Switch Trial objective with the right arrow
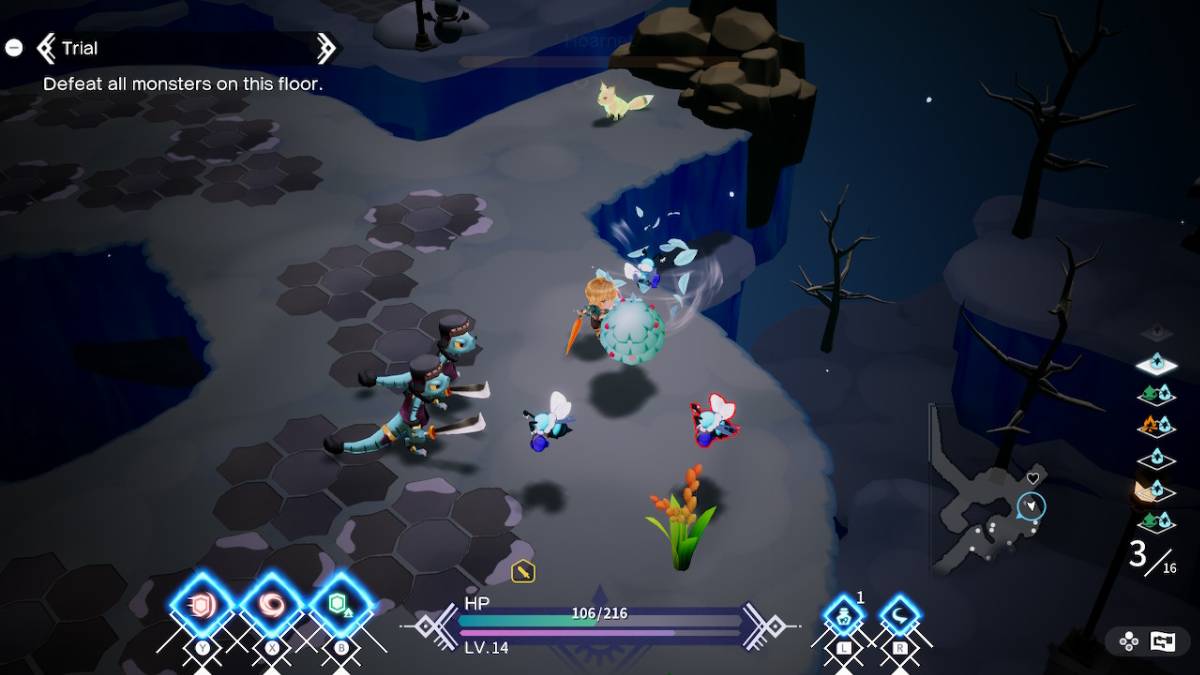This screenshot has height=675, width=1200. 325,48
